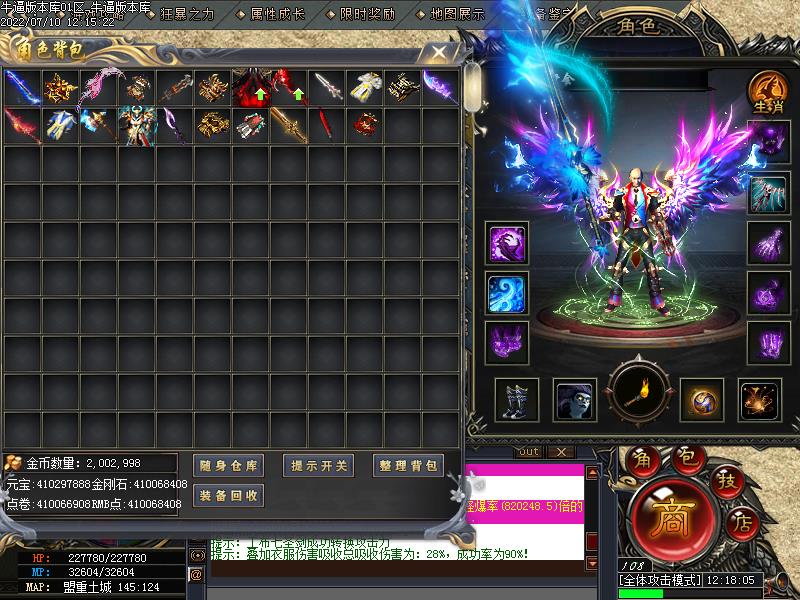Open the 随身仓库 portable storage
800x600 pixels.
[x=228, y=465]
